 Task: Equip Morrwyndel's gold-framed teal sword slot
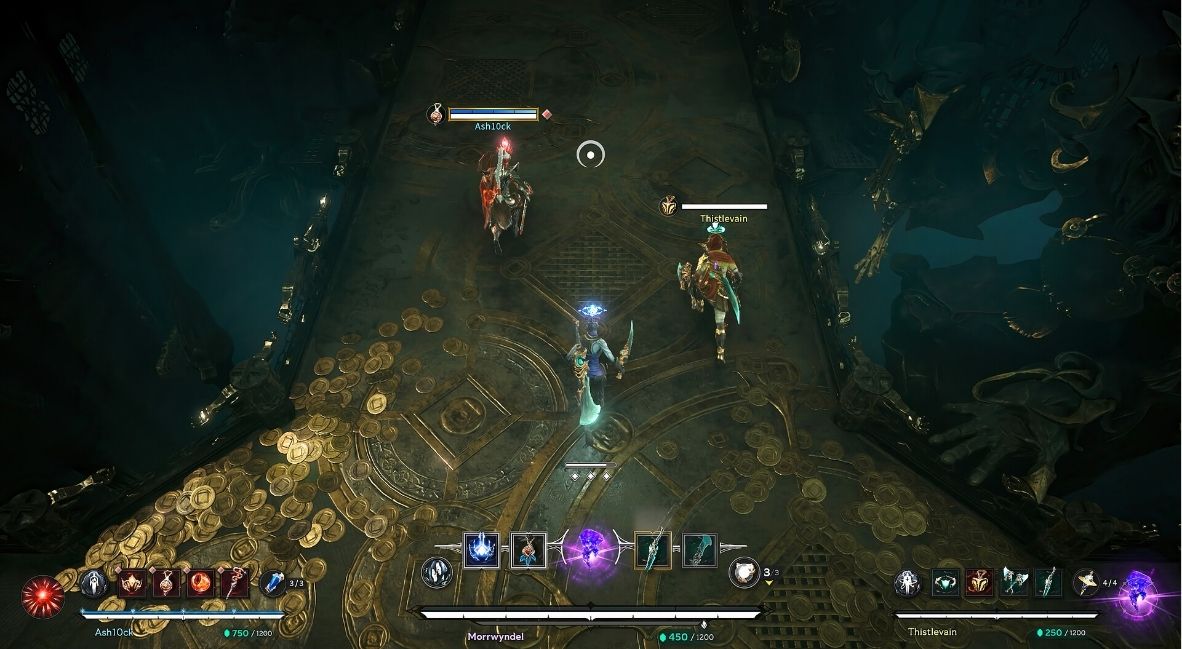pos(652,551)
